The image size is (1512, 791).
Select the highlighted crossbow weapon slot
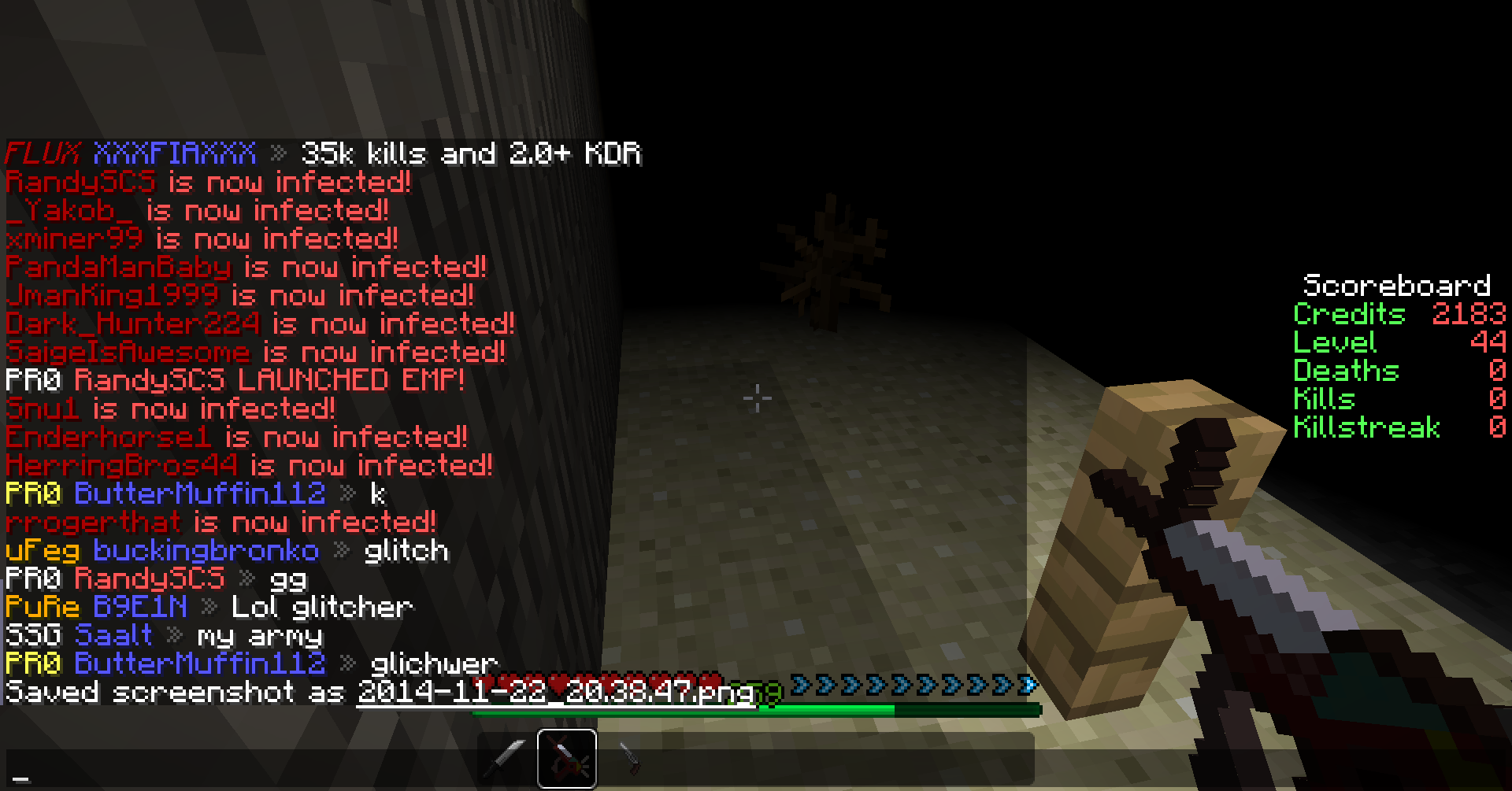point(567,759)
